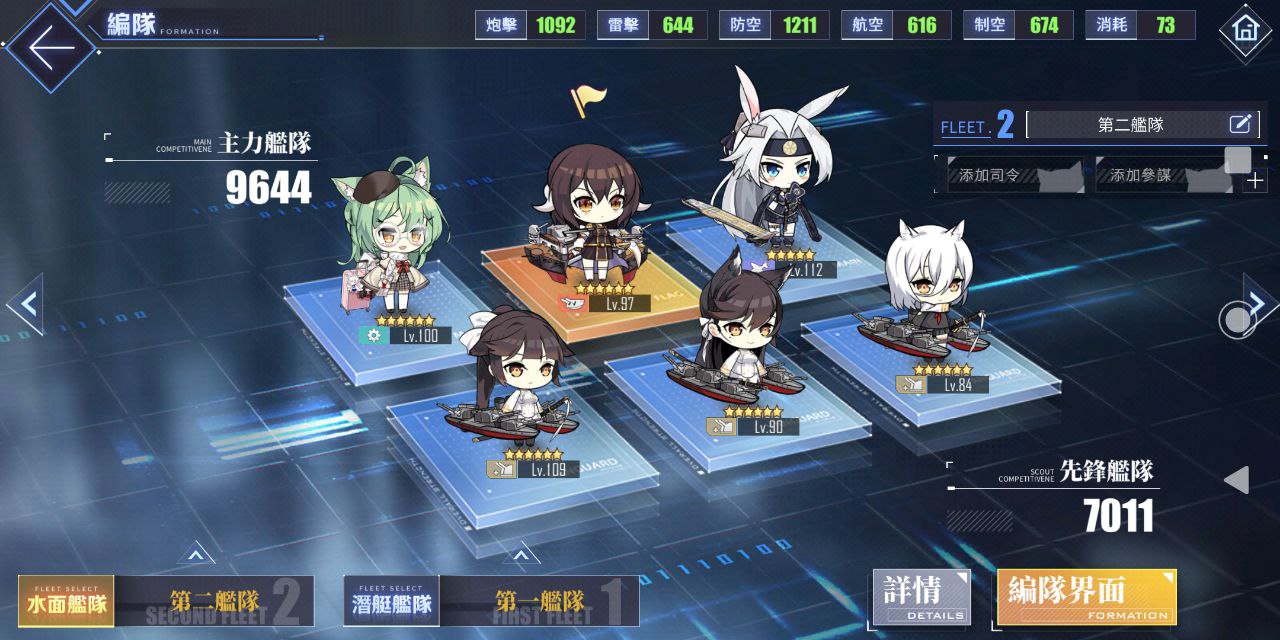Expand the surface fleet list arrow
Image resolution: width=1280 pixels, height=640 pixels.
pyautogui.click(x=195, y=554)
